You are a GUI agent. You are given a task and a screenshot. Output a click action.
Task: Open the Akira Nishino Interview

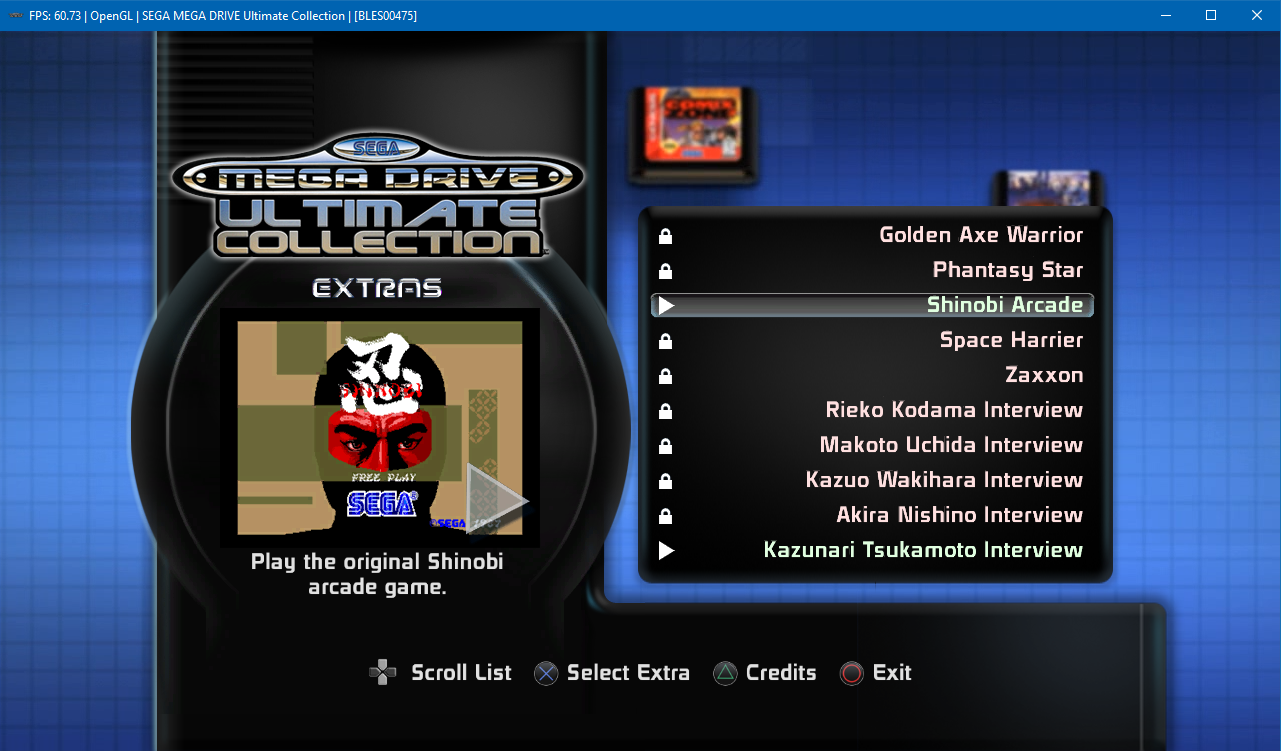click(959, 515)
